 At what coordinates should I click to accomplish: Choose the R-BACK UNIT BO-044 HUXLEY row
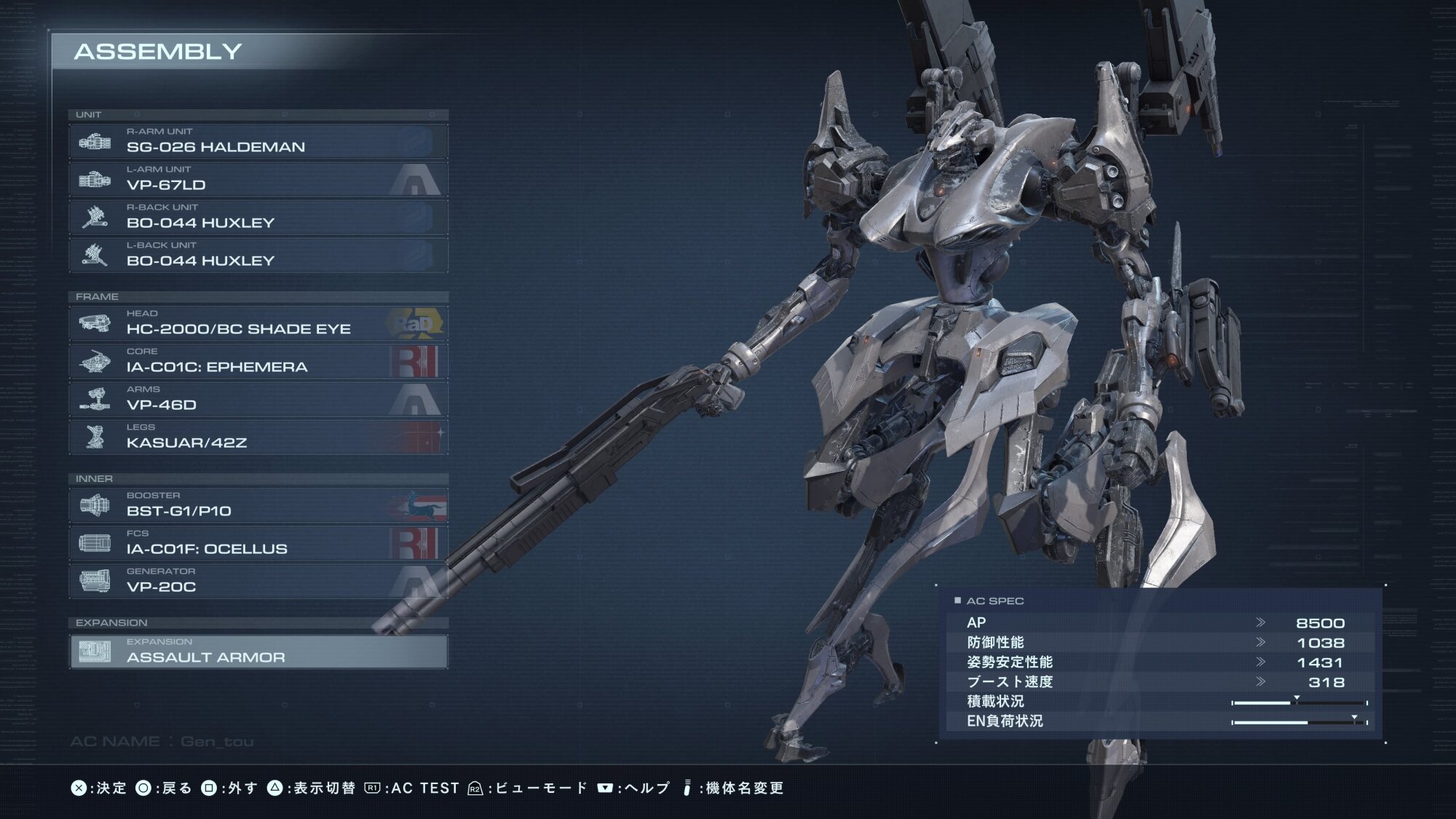click(x=258, y=217)
